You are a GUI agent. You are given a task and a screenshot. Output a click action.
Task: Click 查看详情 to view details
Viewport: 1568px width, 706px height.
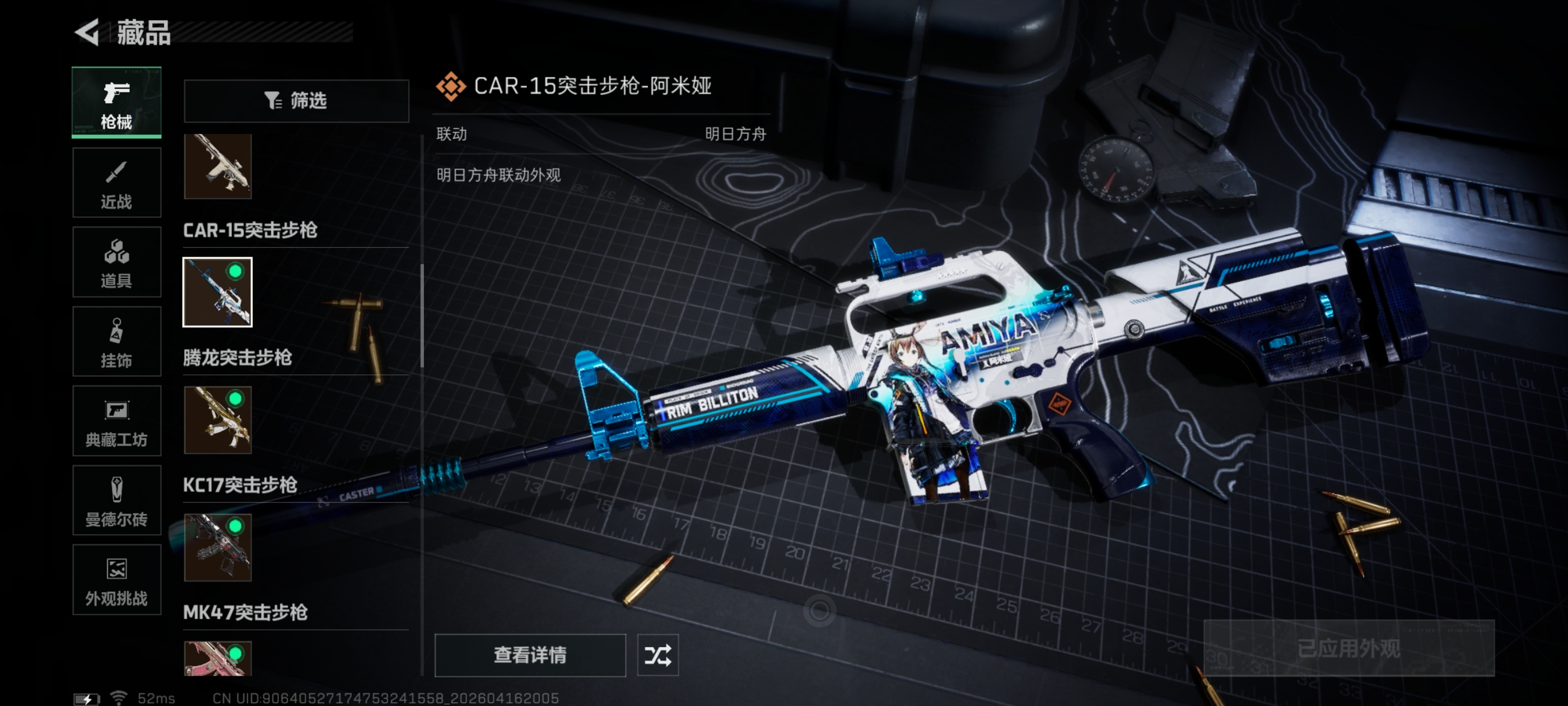(530, 655)
